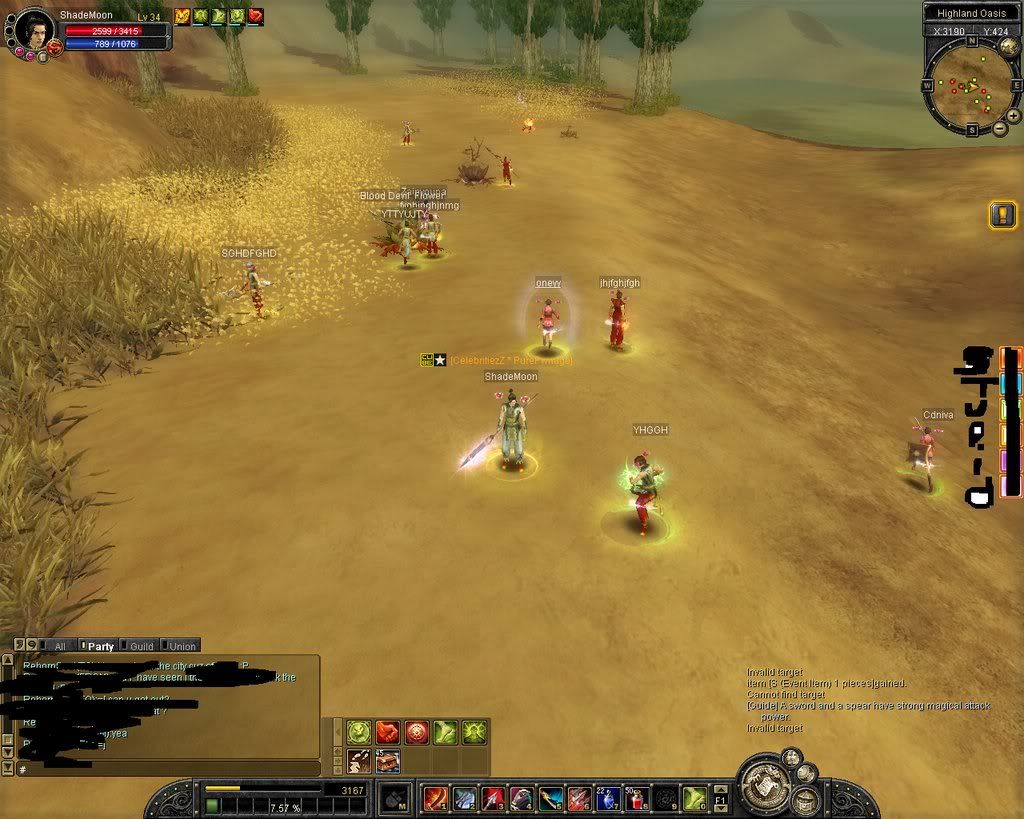
Task: Switch hotbar page with the F1 up arrow
Action: (x=720, y=790)
